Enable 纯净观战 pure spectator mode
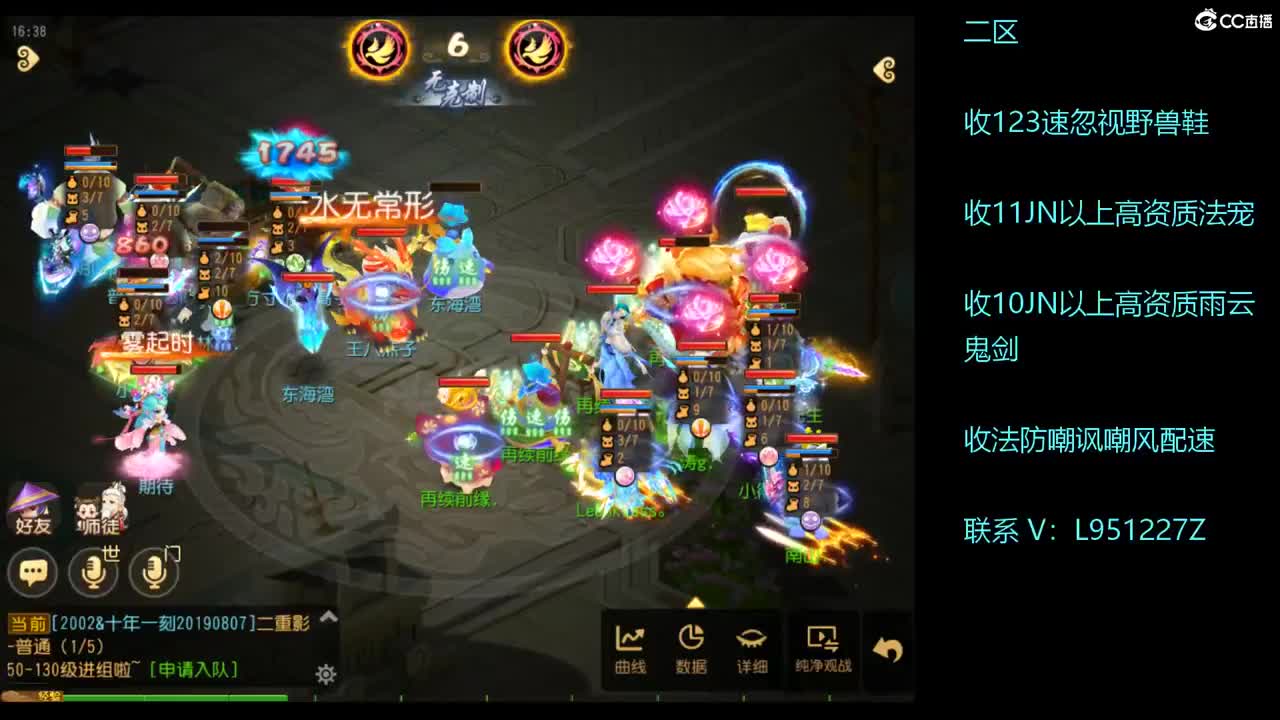This screenshot has width=1280, height=720. [x=820, y=645]
